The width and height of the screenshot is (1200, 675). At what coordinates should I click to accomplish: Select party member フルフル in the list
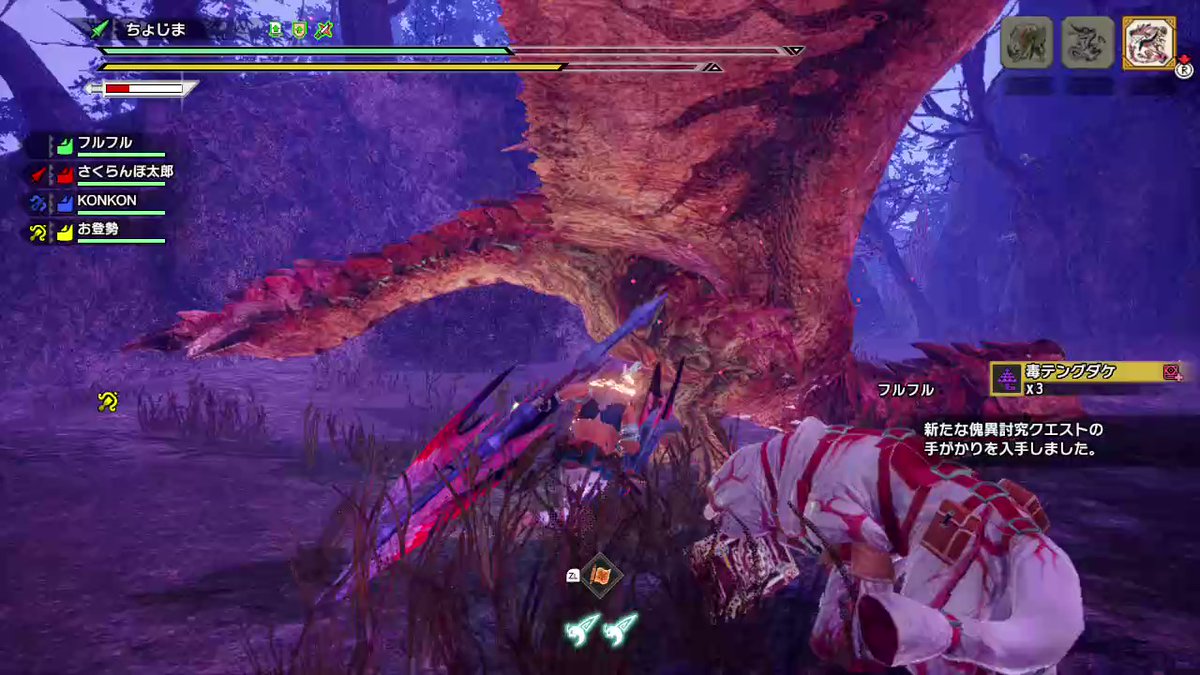105,143
